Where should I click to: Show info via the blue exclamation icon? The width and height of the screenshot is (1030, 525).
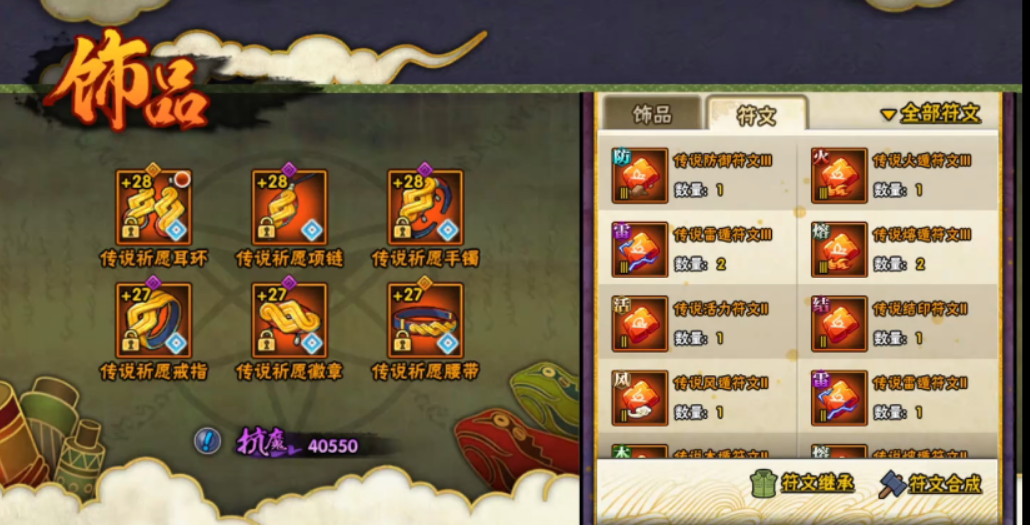(208, 440)
